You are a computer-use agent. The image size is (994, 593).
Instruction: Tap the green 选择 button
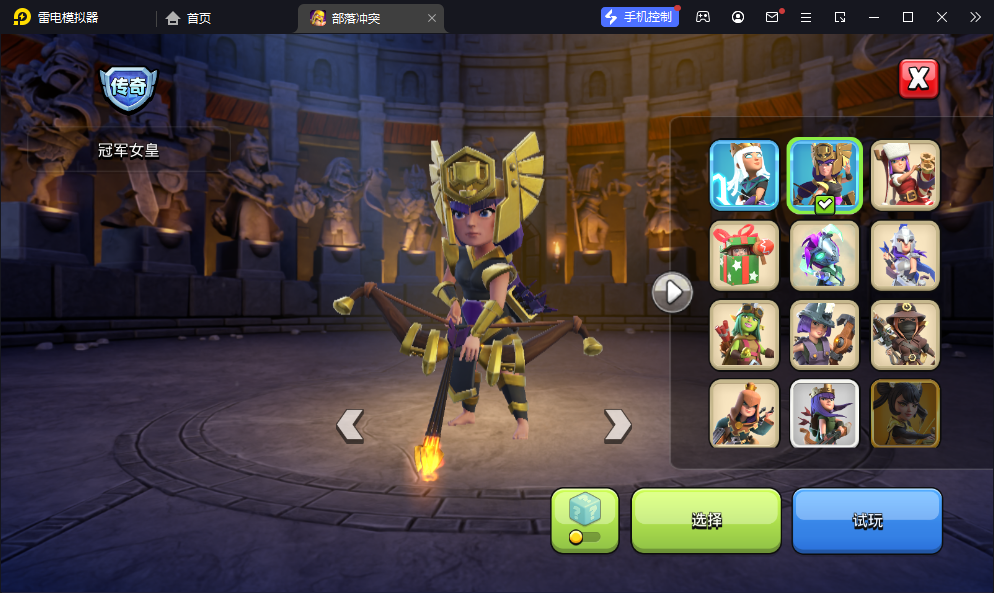tap(706, 520)
